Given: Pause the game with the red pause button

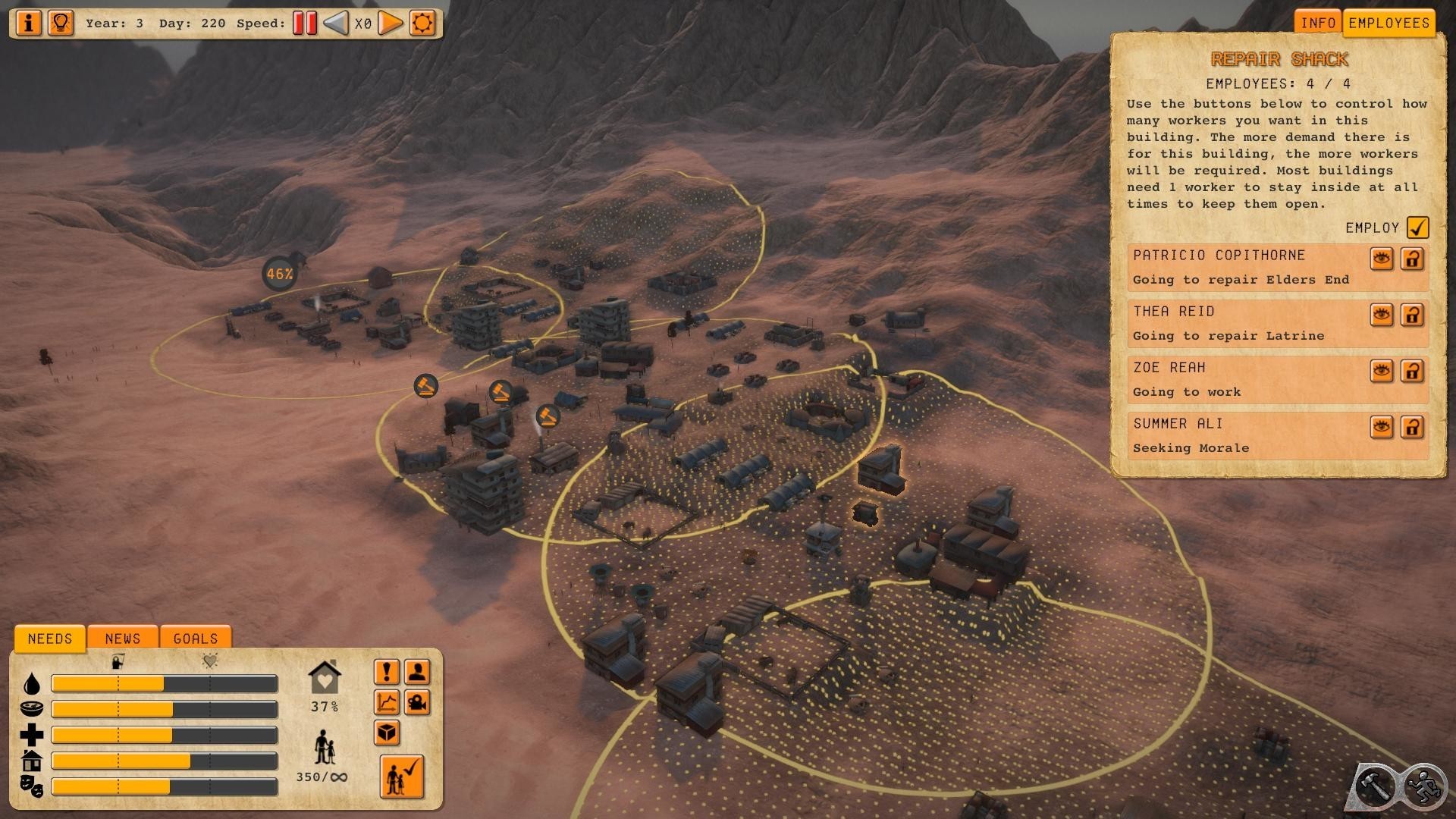Looking at the screenshot, I should 305,23.
